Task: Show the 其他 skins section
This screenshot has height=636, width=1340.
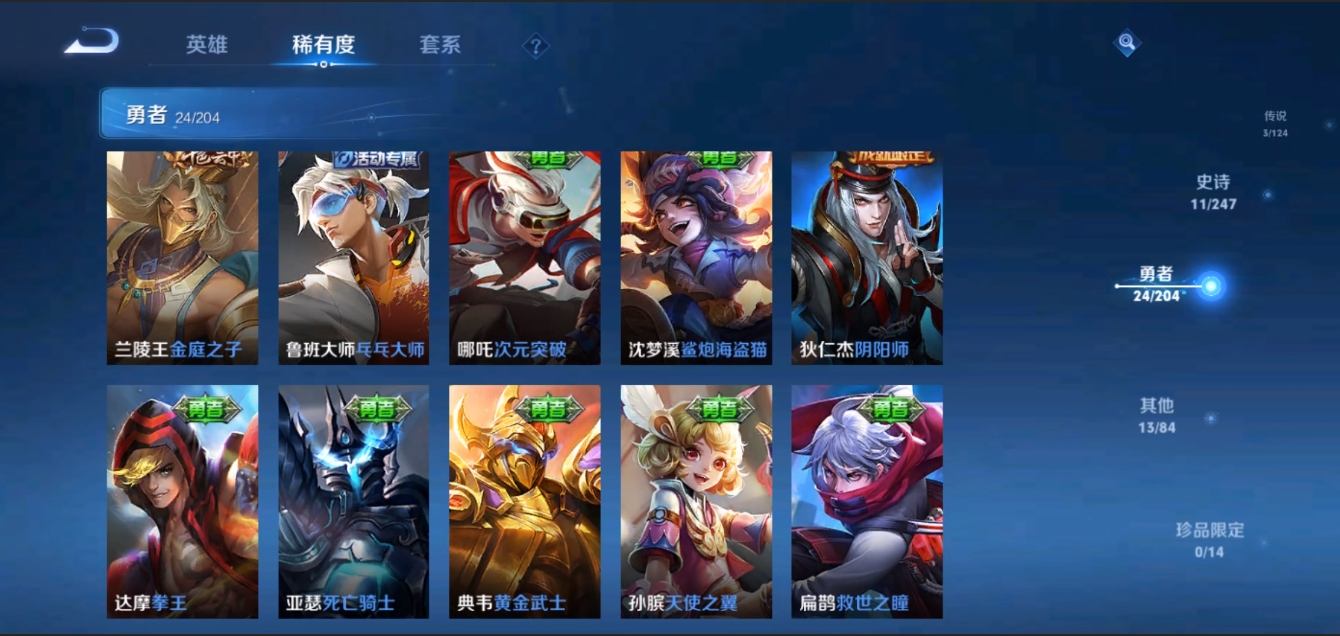Action: point(1157,415)
